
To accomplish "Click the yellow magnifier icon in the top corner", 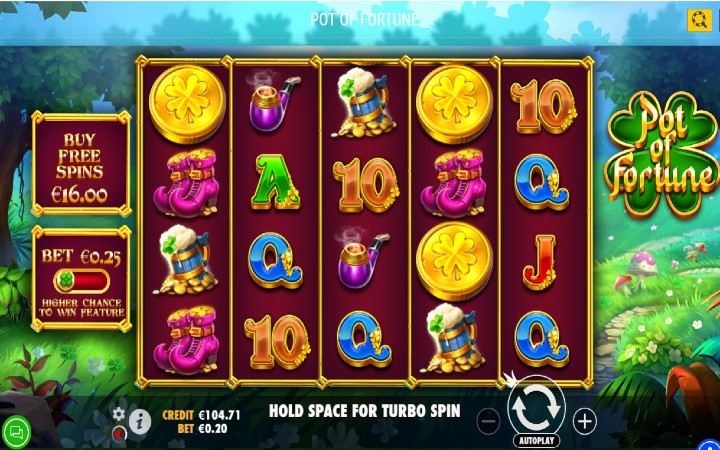I will point(699,20).
